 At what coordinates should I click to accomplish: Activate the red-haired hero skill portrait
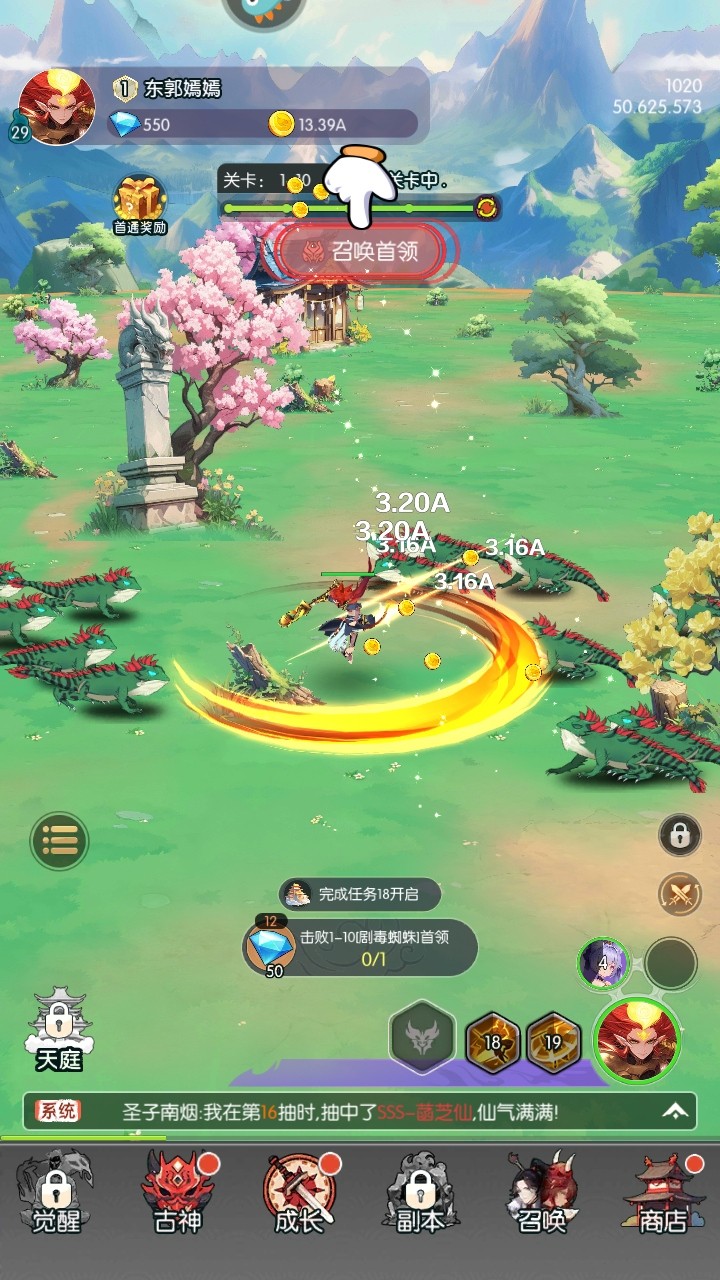(637, 1040)
